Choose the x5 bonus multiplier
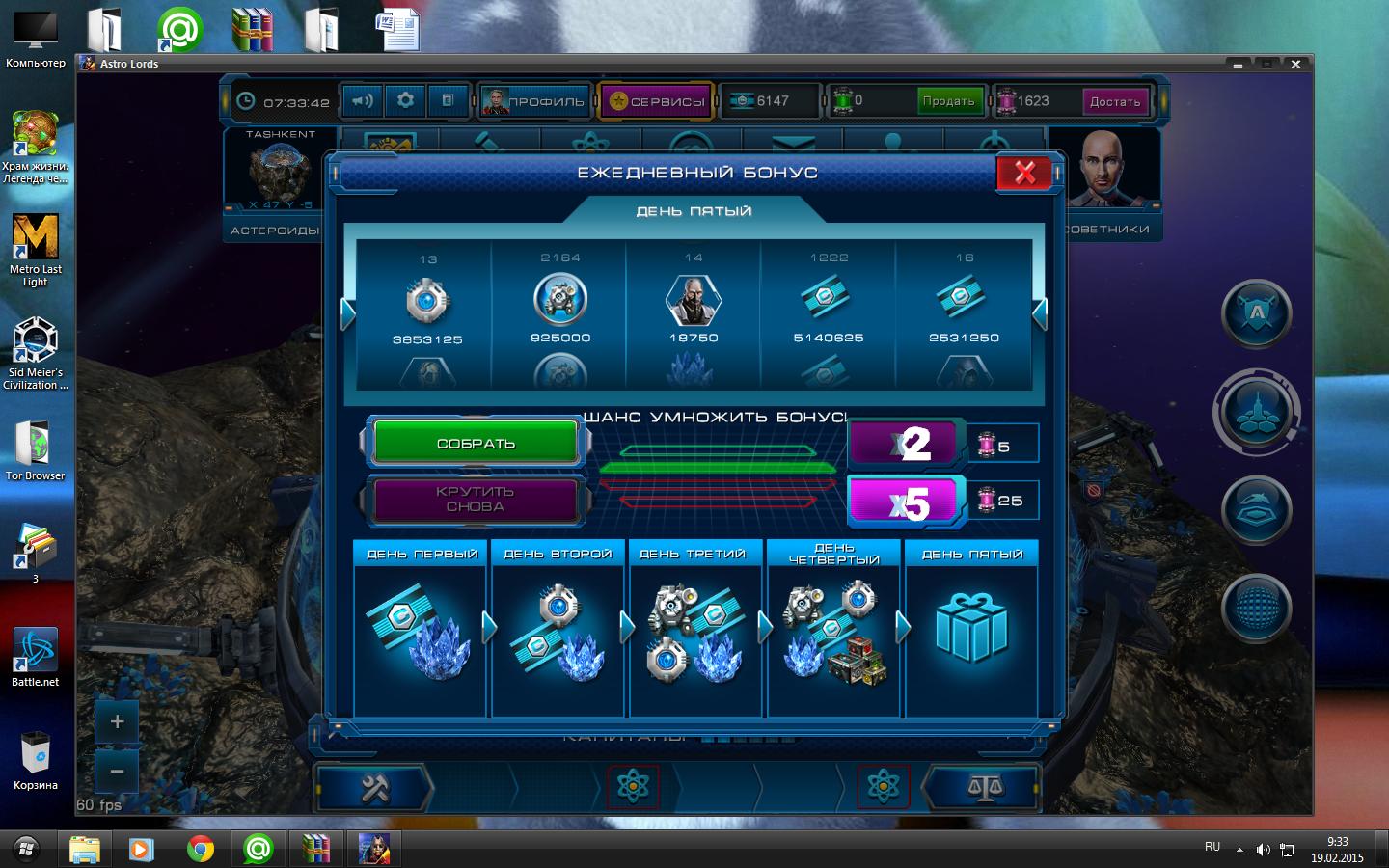The height and width of the screenshot is (868, 1389). click(x=904, y=502)
